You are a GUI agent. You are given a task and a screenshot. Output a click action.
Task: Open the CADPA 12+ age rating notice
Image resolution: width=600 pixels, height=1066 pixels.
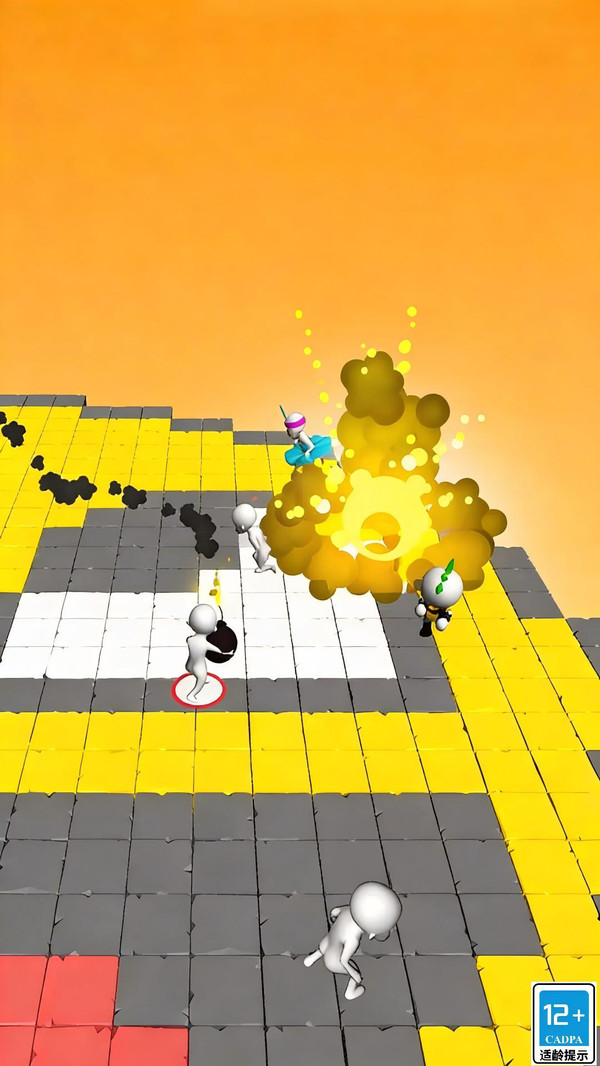pos(563,1022)
